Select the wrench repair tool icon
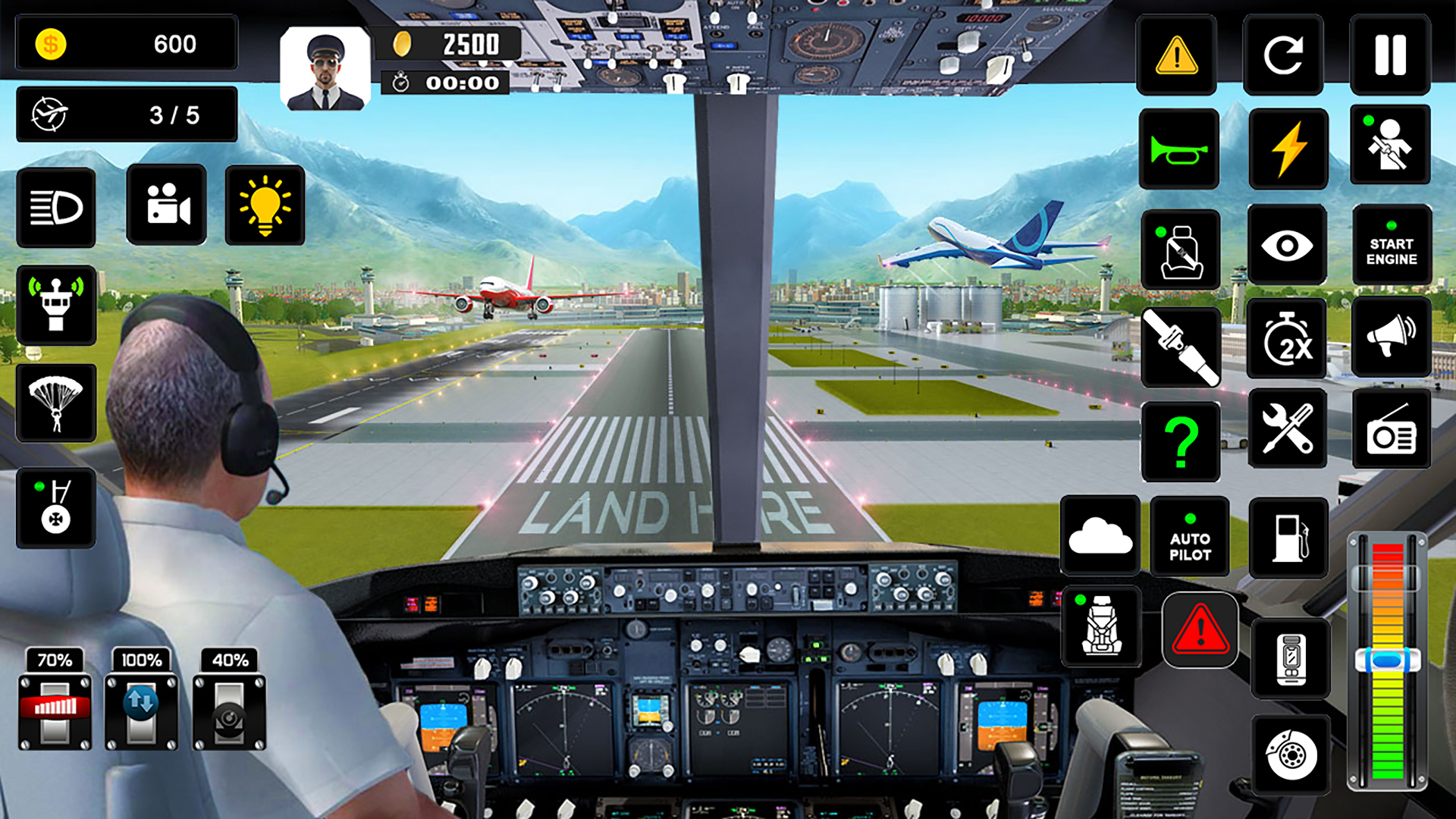1456x819 pixels. tap(1288, 428)
